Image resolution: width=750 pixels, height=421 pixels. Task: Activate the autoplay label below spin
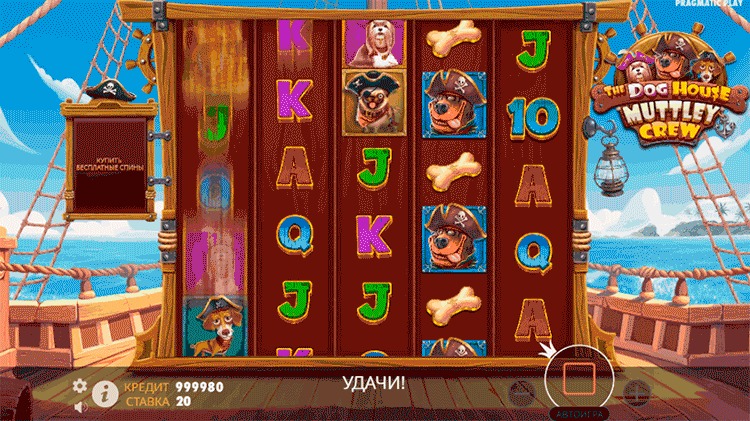[x=580, y=412]
